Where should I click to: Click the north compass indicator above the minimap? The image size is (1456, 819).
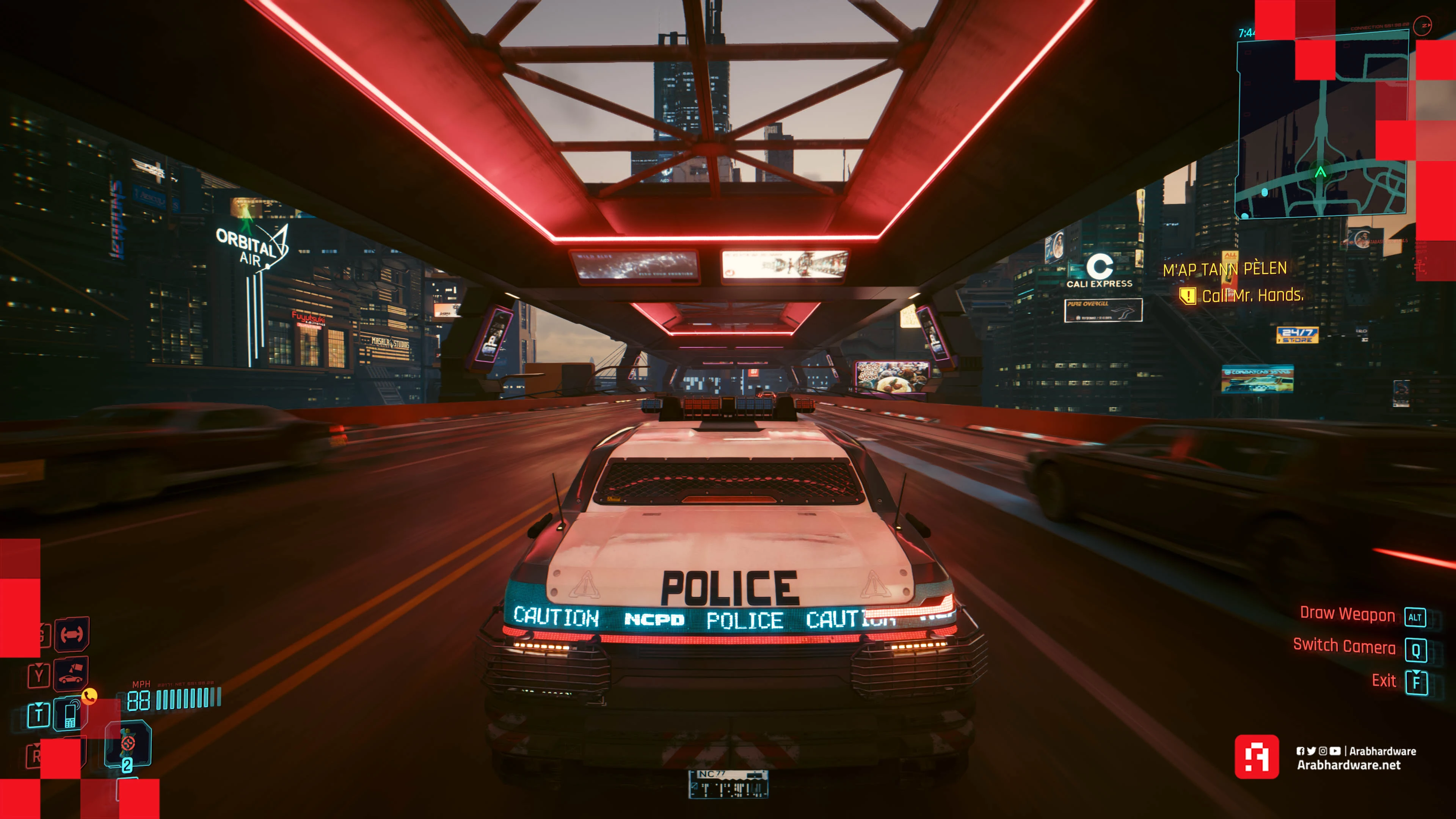(1423, 25)
